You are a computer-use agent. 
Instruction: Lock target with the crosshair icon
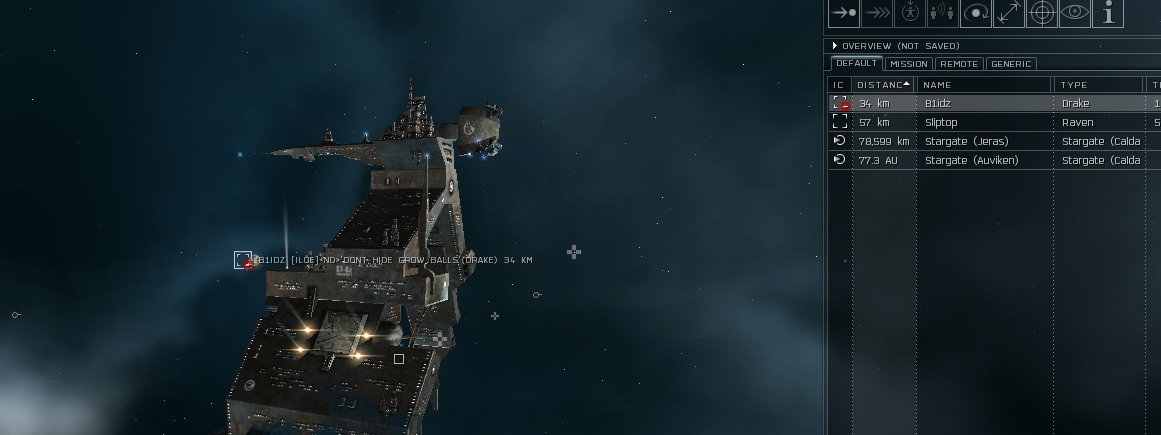point(1042,13)
